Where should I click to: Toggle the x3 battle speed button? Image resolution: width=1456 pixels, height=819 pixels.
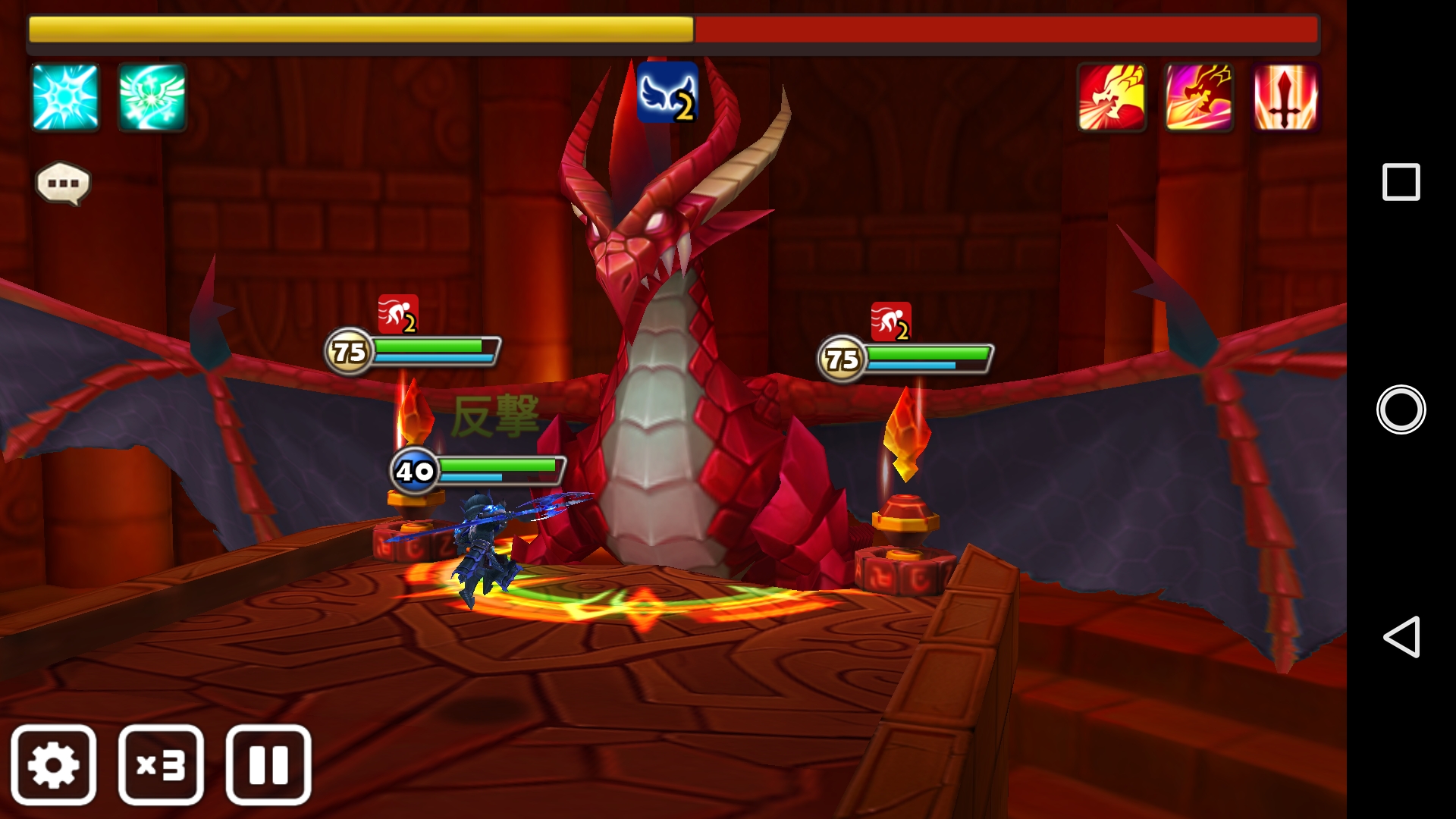[161, 764]
